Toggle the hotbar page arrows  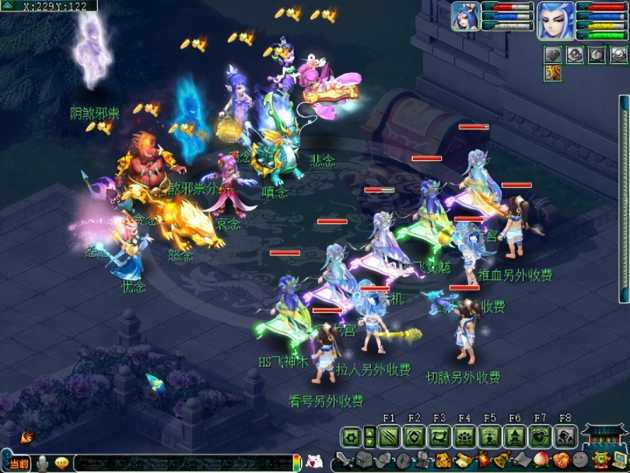click(x=369, y=437)
